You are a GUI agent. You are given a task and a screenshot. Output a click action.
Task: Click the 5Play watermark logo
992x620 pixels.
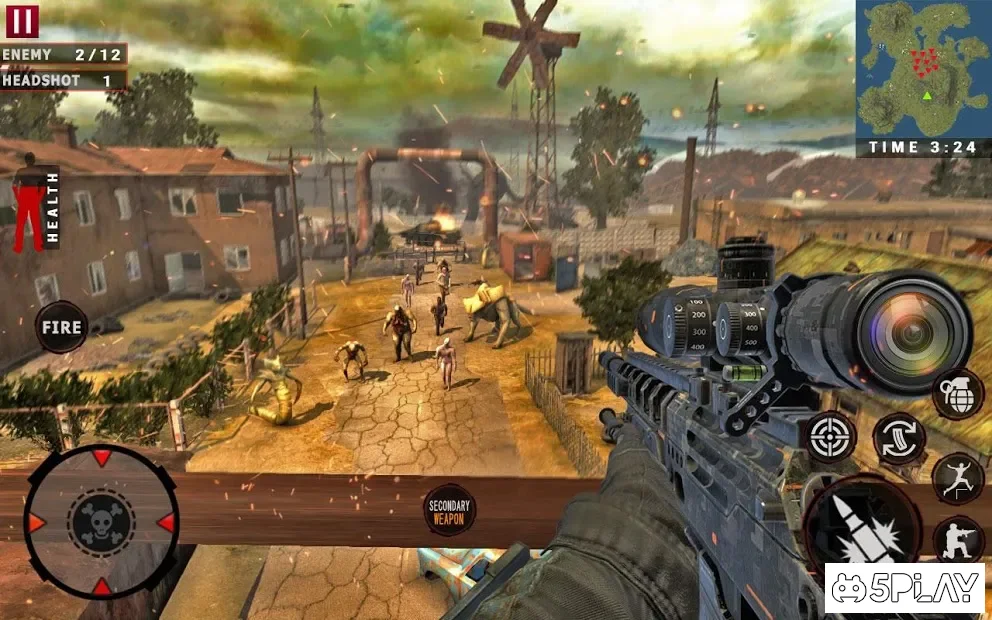click(904, 589)
